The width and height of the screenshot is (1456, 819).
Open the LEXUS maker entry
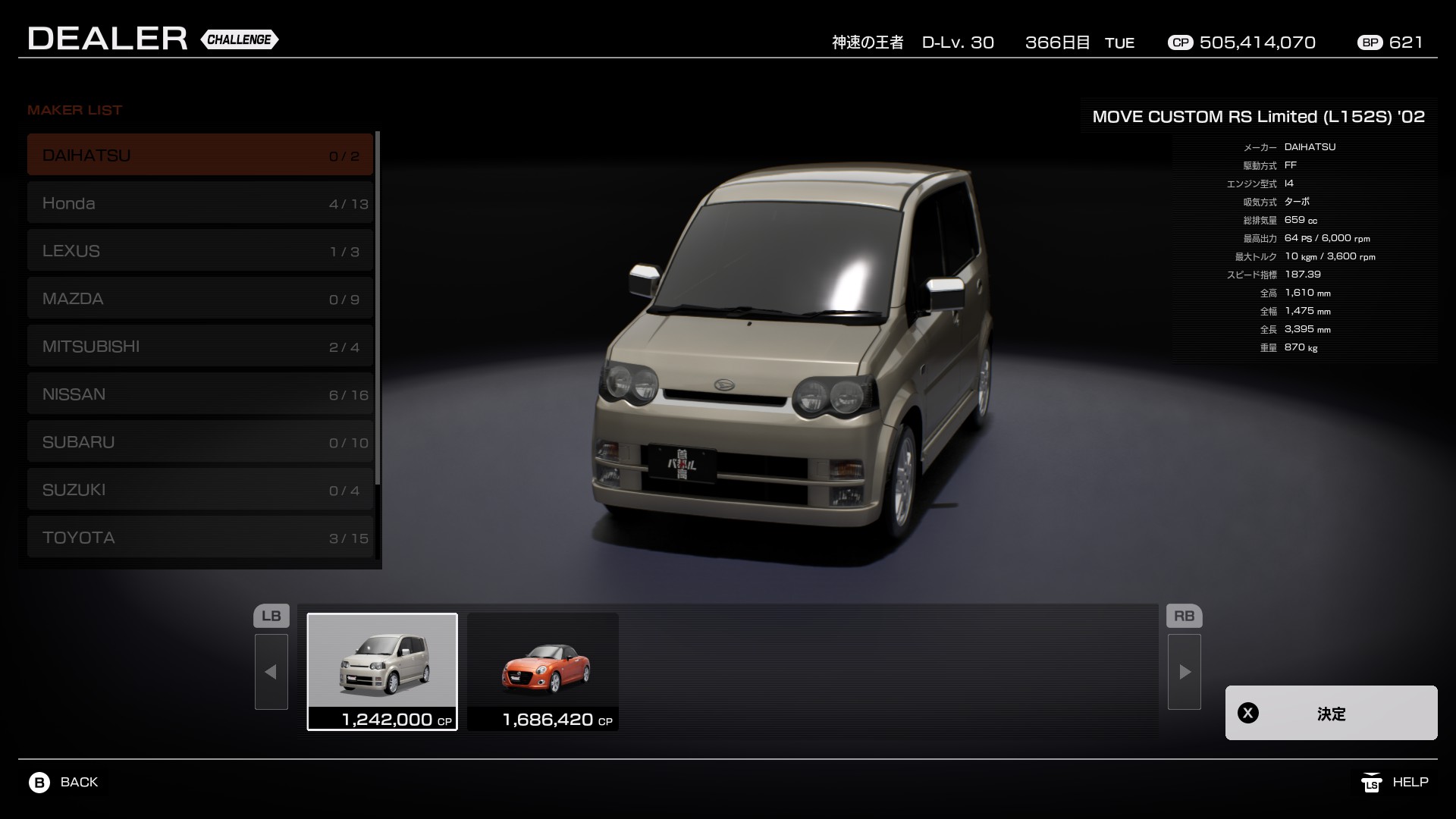pos(200,251)
